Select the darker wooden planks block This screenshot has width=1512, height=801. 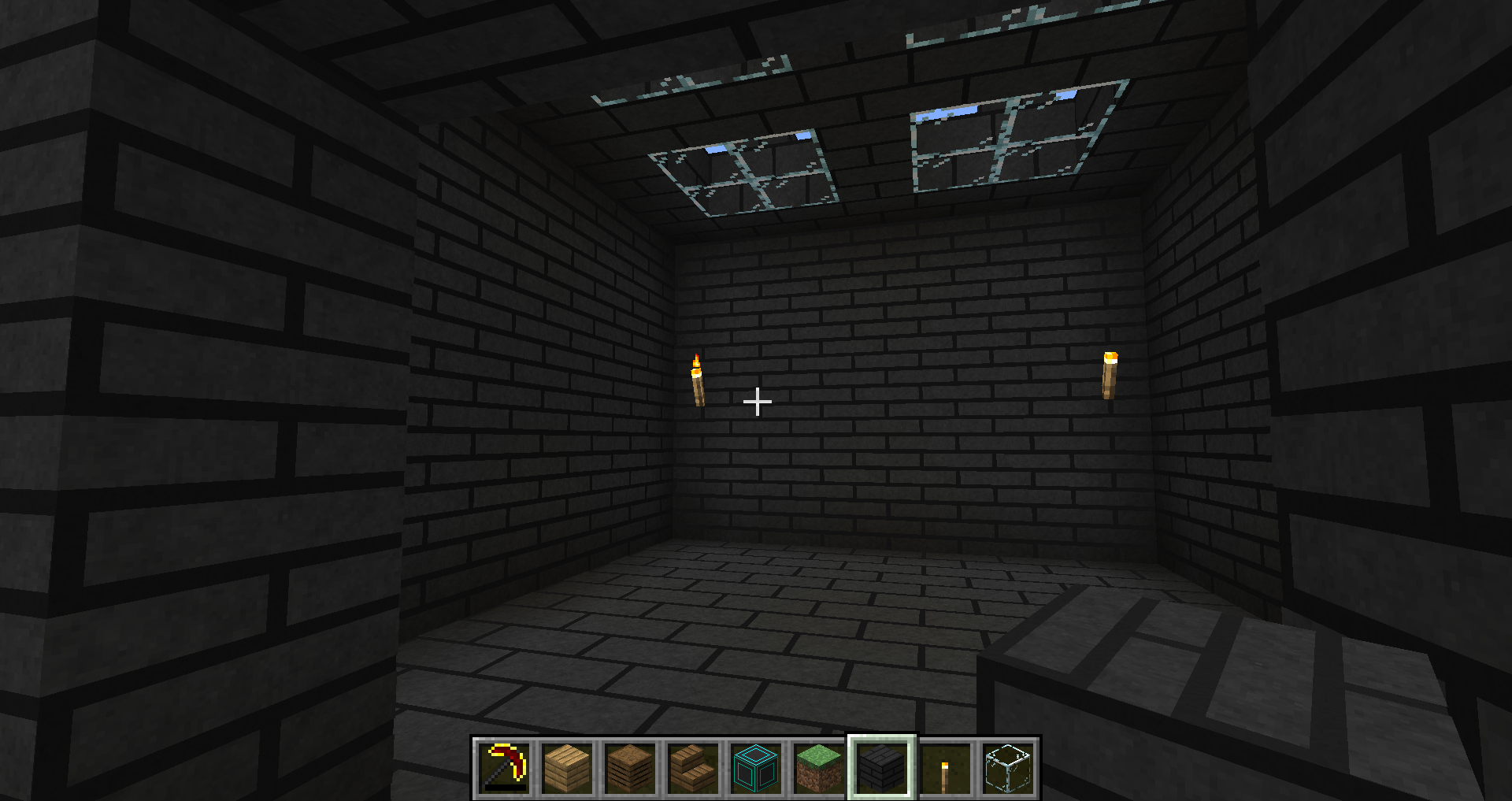point(630,767)
